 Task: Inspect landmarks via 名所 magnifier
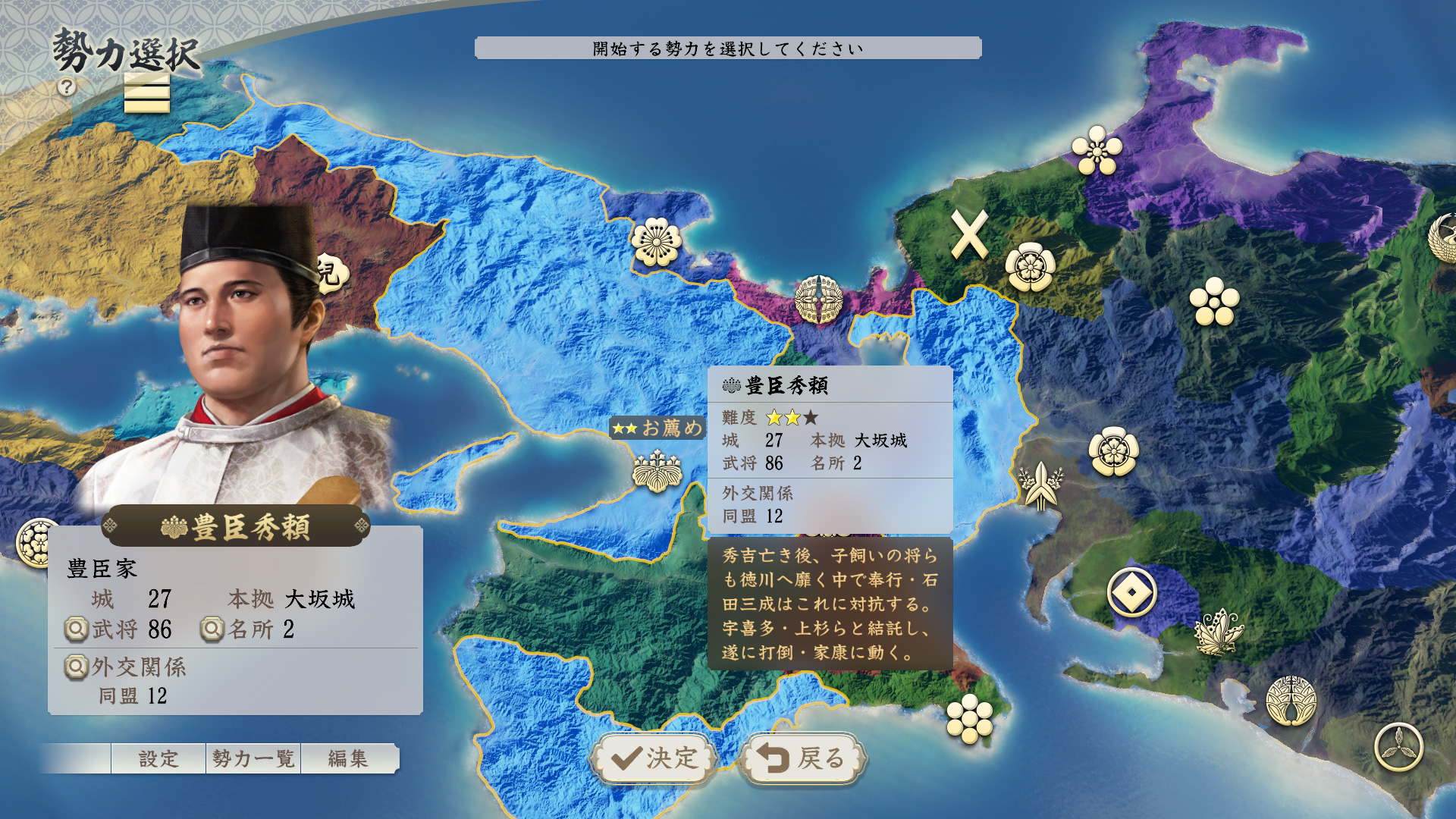213,629
